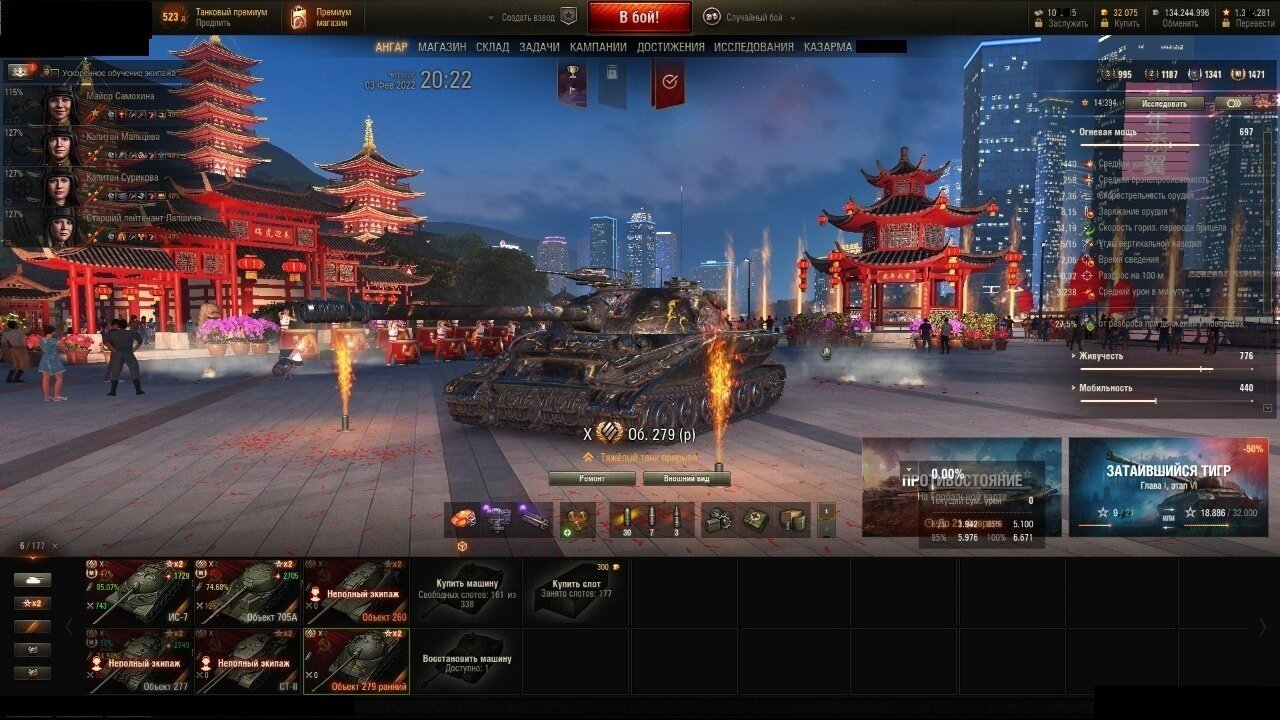Switch to the КАЗАРМА barracks tab
The width and height of the screenshot is (1280, 720).
click(x=828, y=47)
